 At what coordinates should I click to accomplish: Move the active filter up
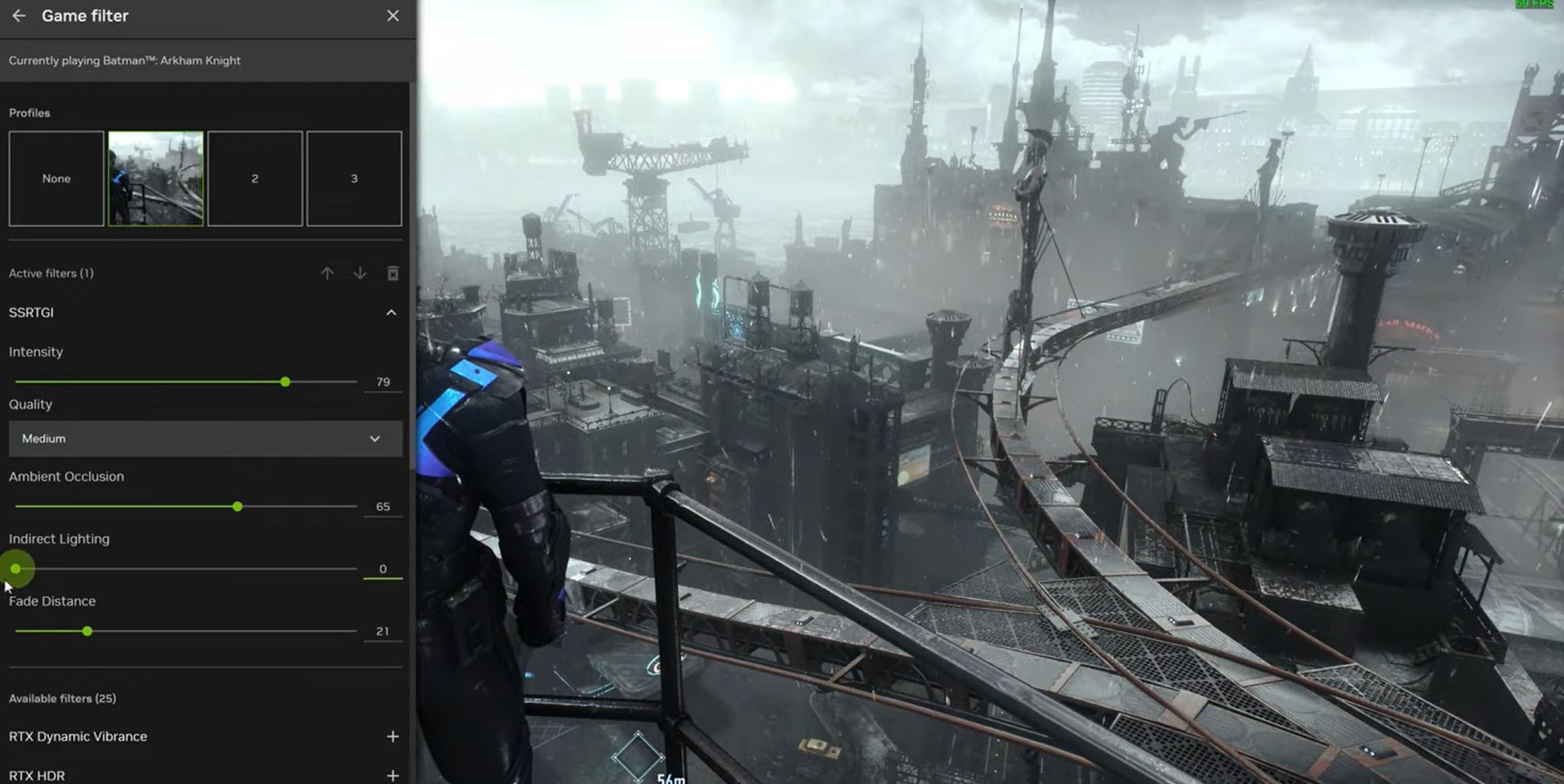pos(327,273)
